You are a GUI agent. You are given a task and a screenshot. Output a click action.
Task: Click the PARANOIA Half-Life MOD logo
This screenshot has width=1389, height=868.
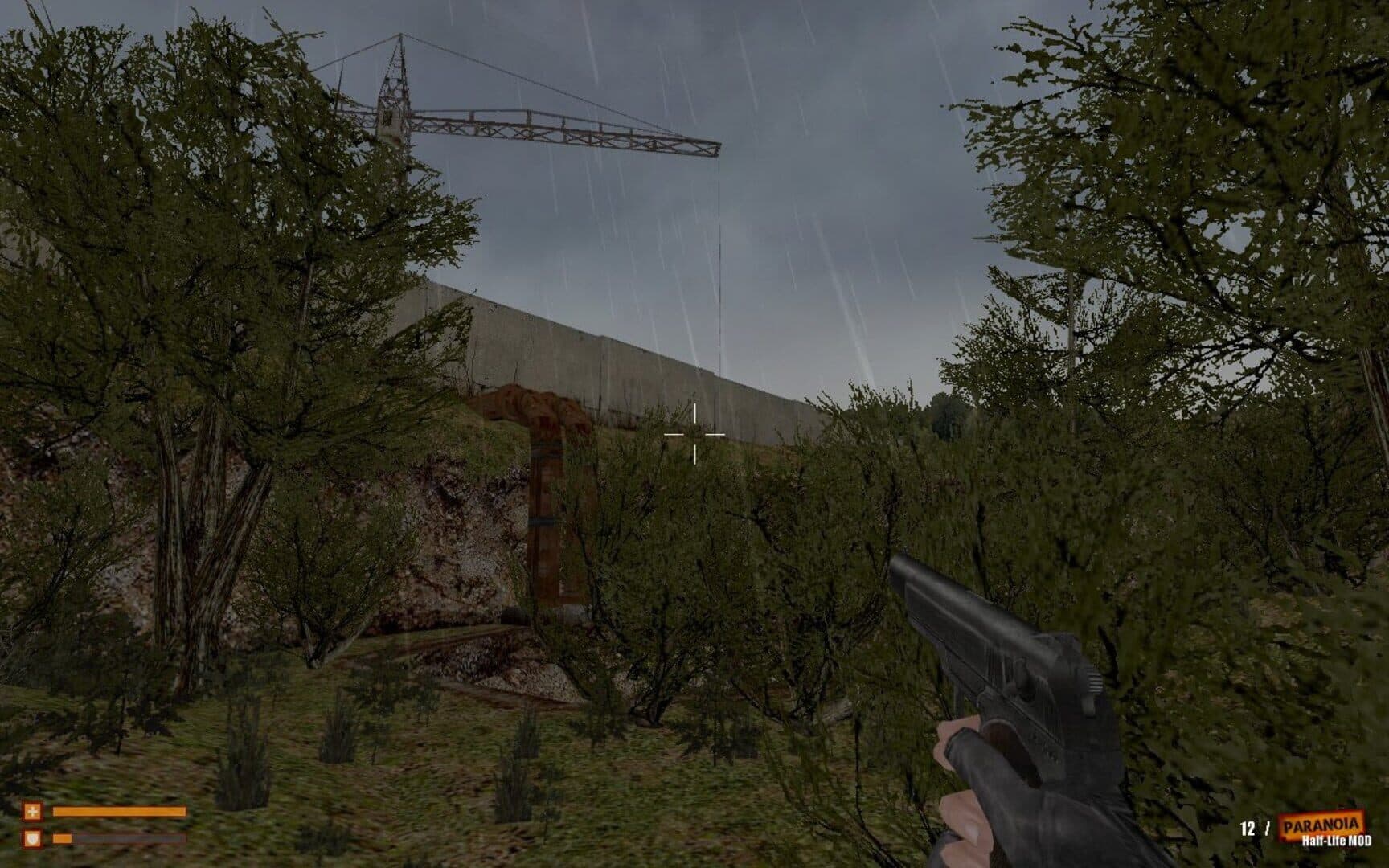pyautogui.click(x=1320, y=829)
